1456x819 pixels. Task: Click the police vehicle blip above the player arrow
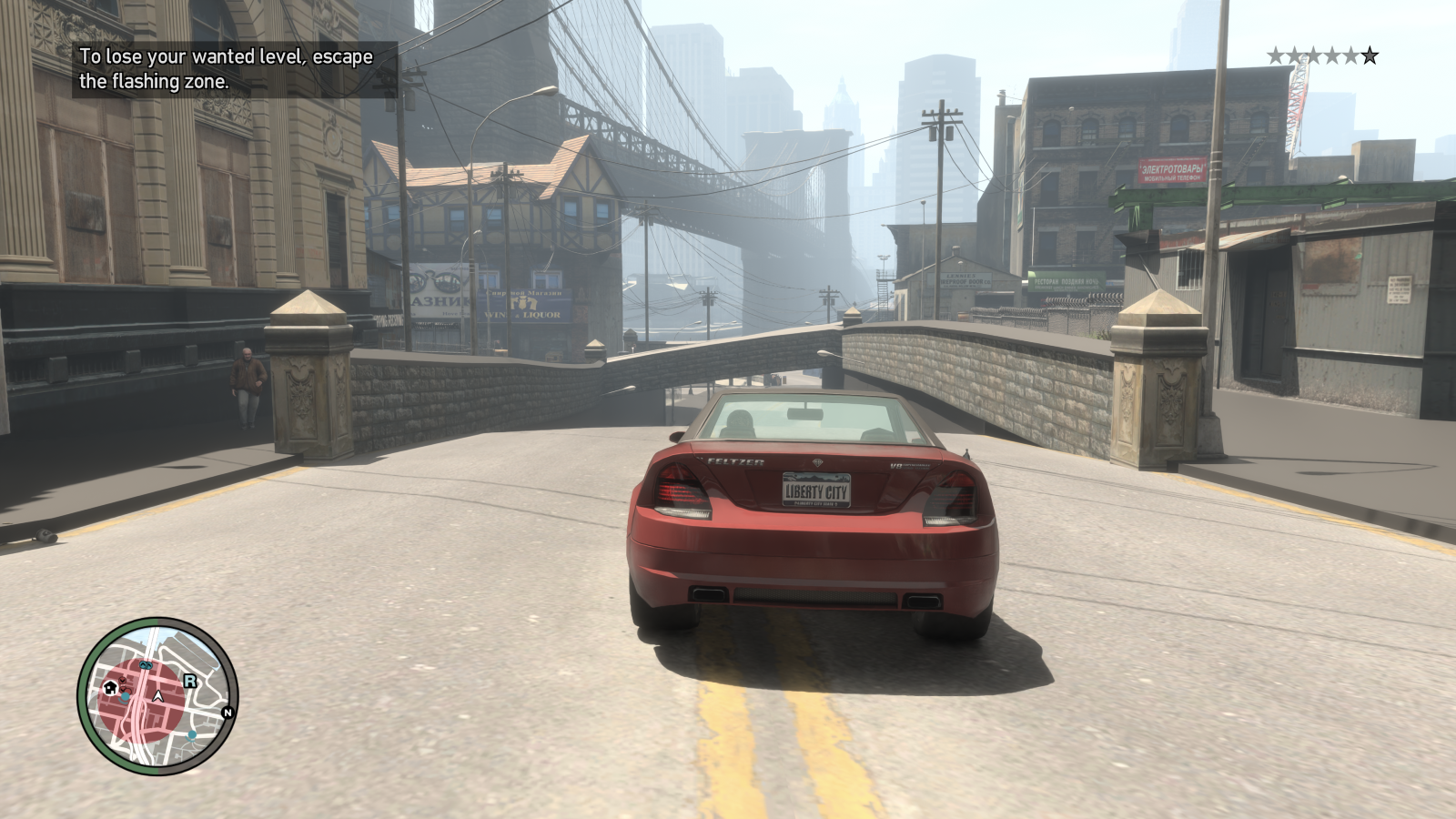tap(146, 665)
